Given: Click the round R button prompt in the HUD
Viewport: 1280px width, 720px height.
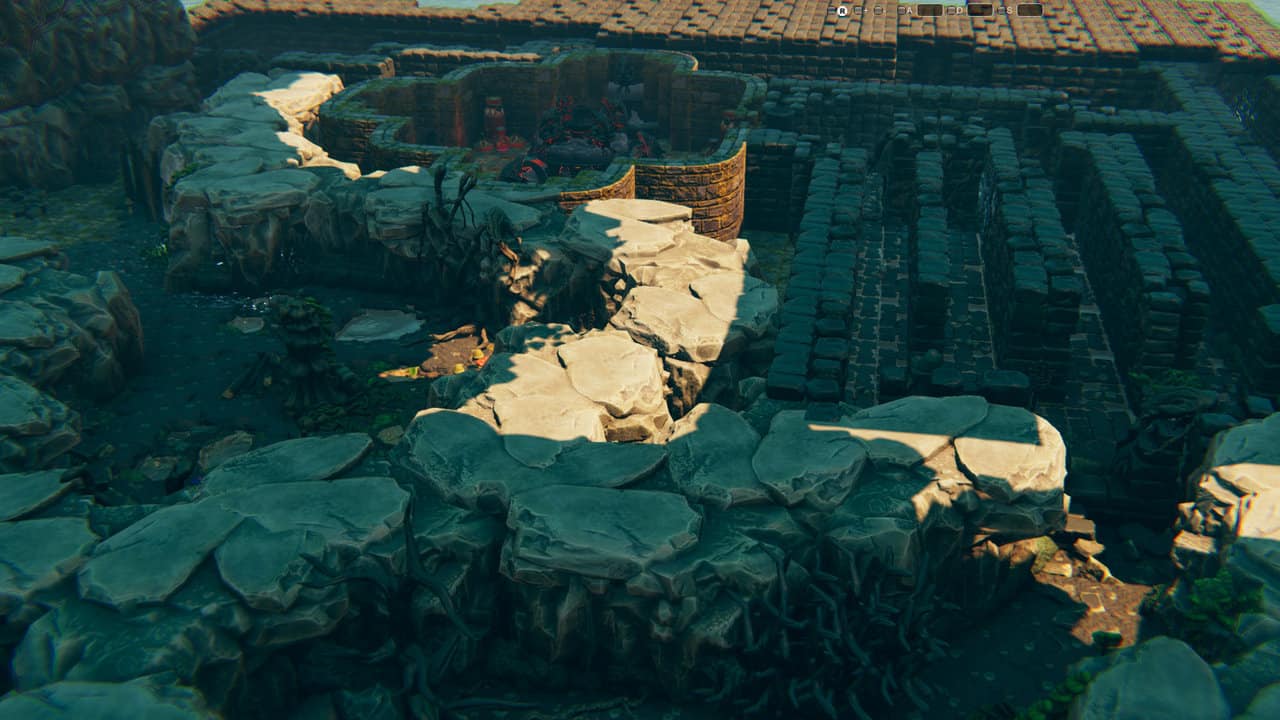Looking at the screenshot, I should point(842,10).
